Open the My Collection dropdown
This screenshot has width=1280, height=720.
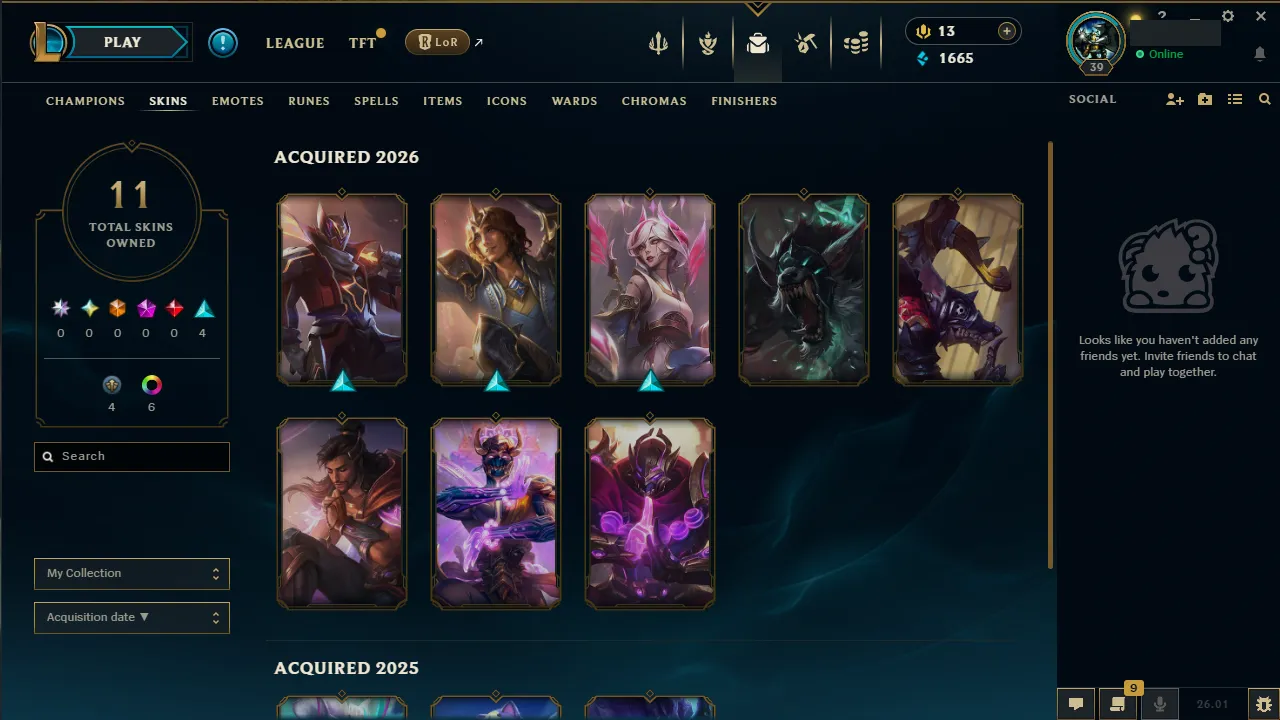pos(131,573)
